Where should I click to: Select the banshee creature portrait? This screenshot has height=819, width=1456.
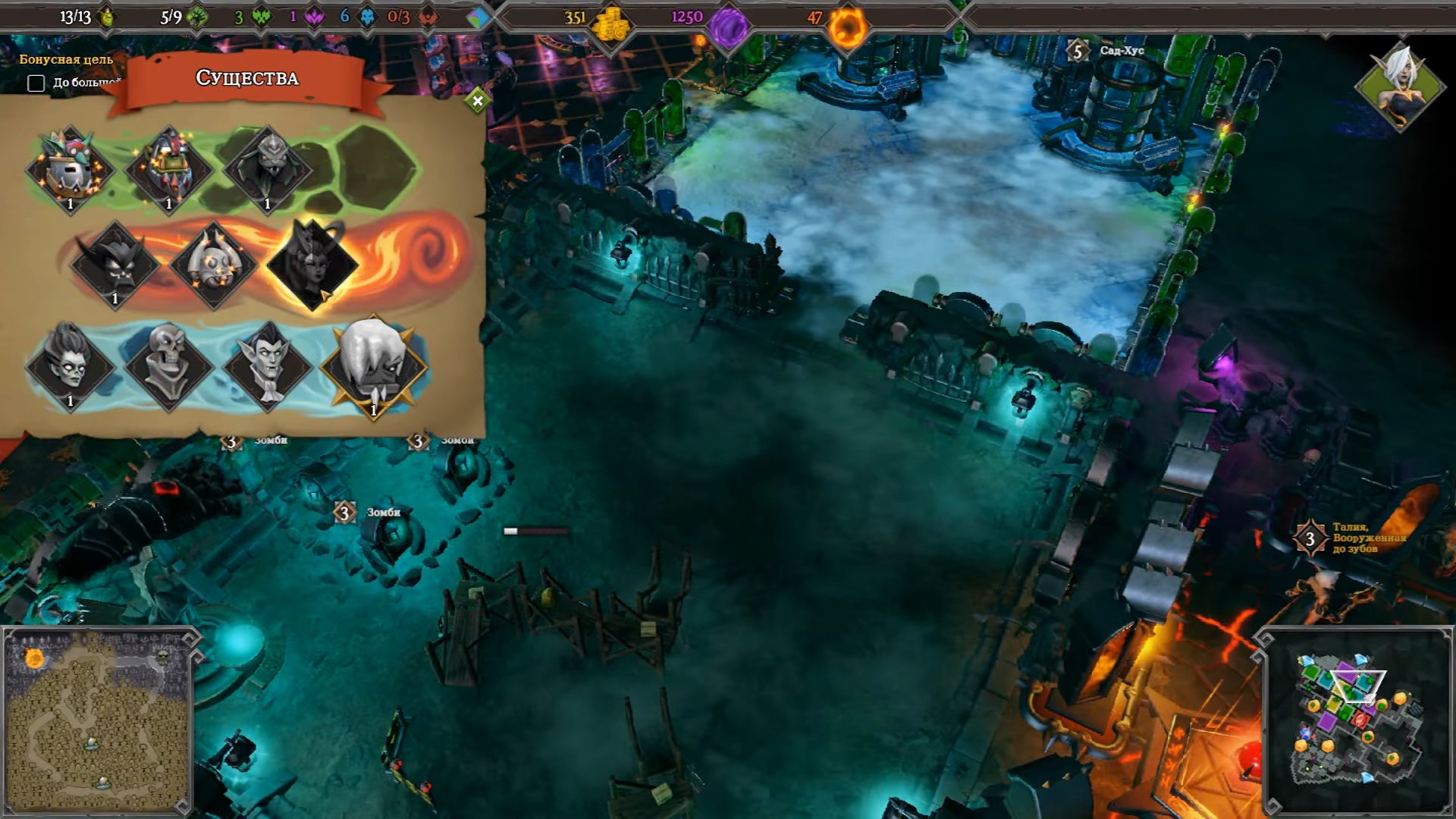point(70,366)
